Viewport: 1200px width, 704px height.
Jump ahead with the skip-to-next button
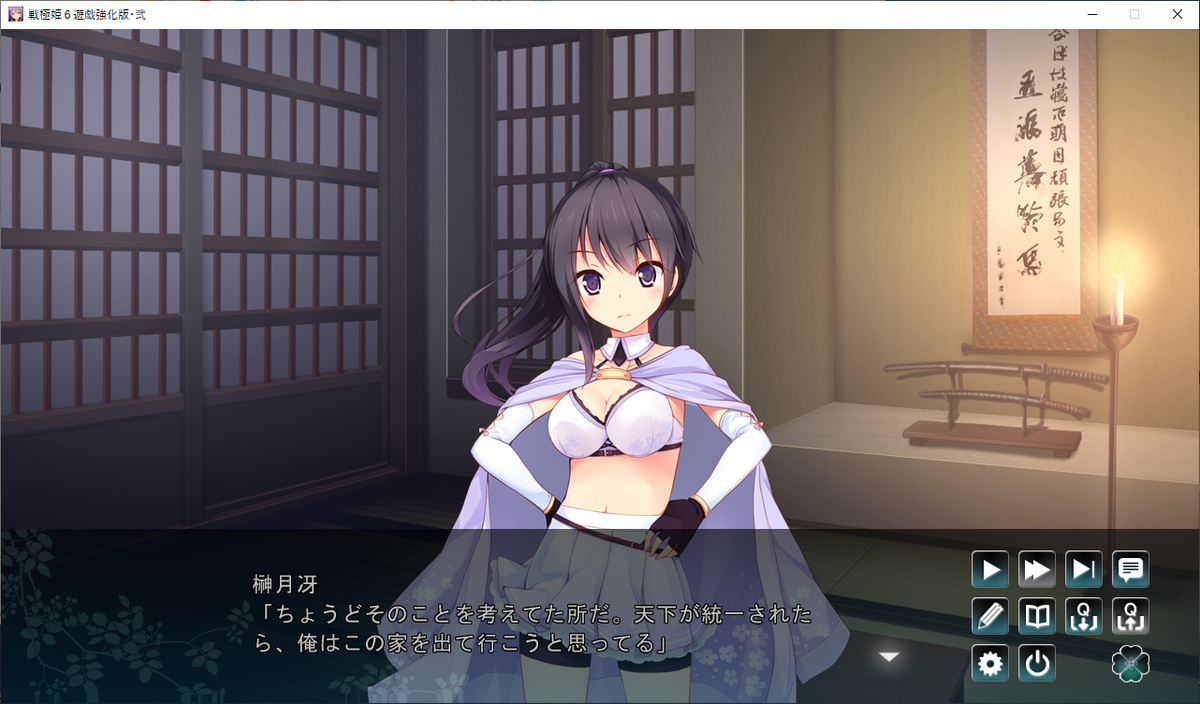click(1083, 570)
